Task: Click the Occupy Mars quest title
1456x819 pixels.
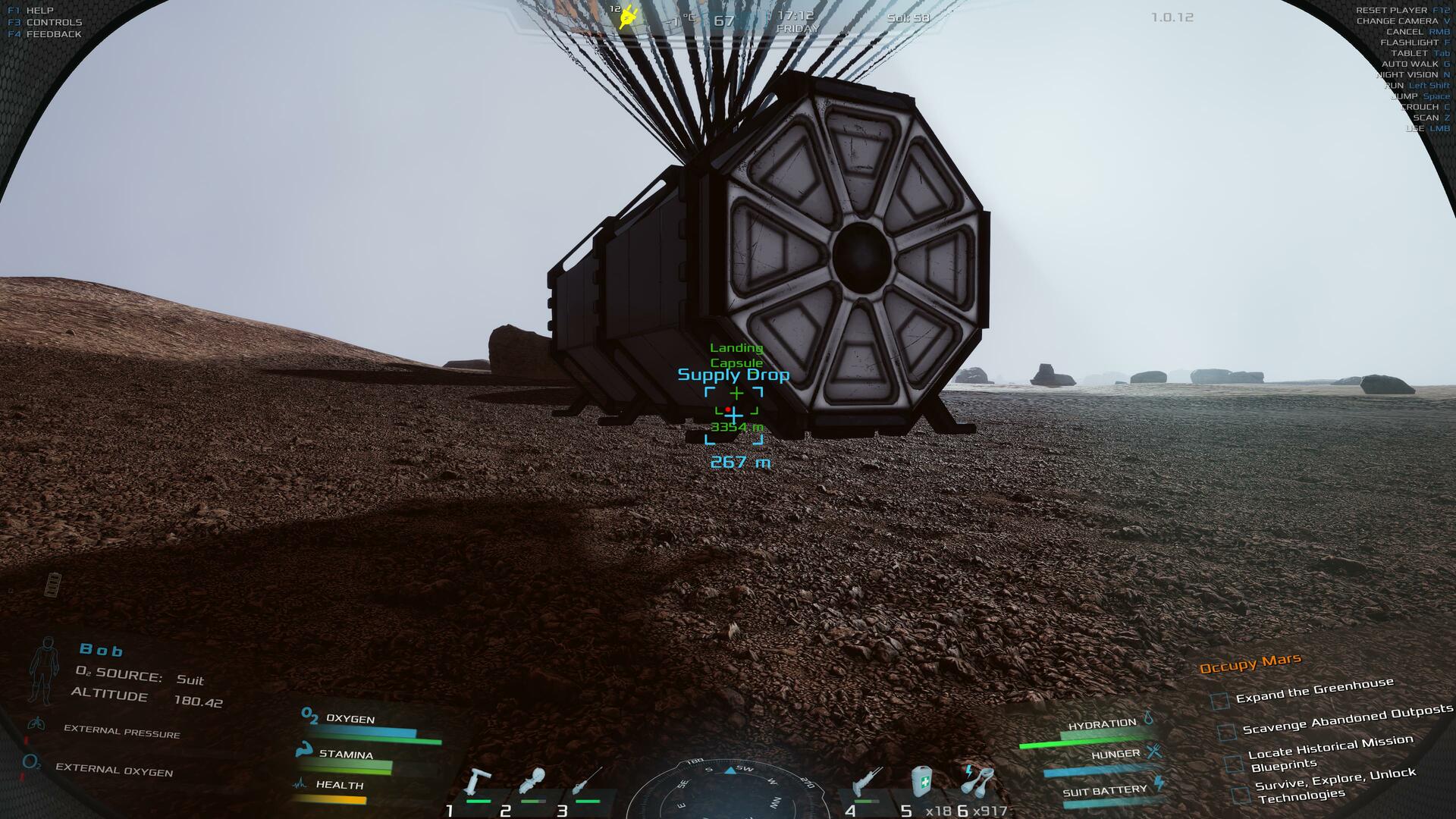Action: 1250,664
